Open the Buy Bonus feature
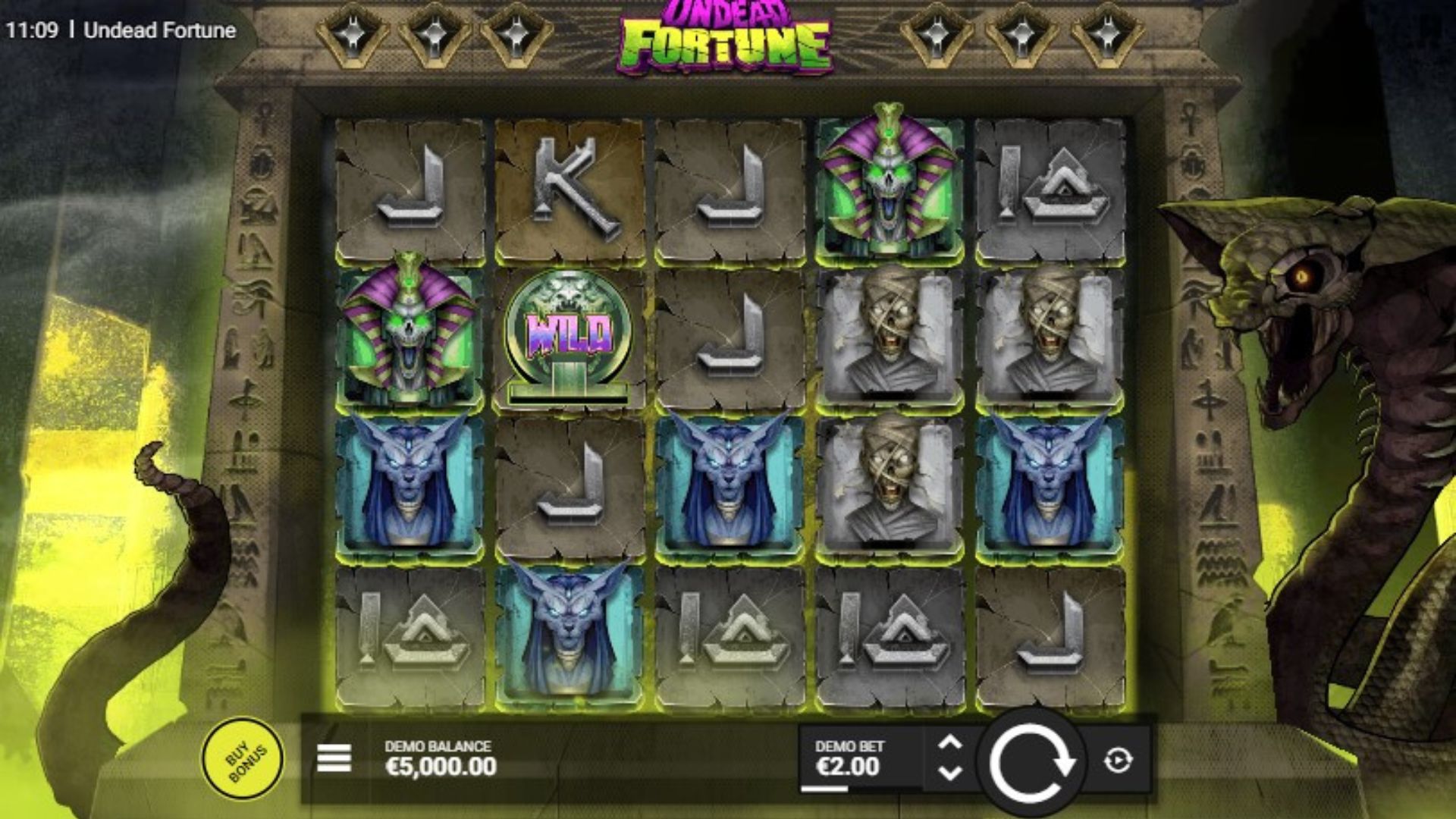Viewport: 1456px width, 819px height. click(243, 758)
